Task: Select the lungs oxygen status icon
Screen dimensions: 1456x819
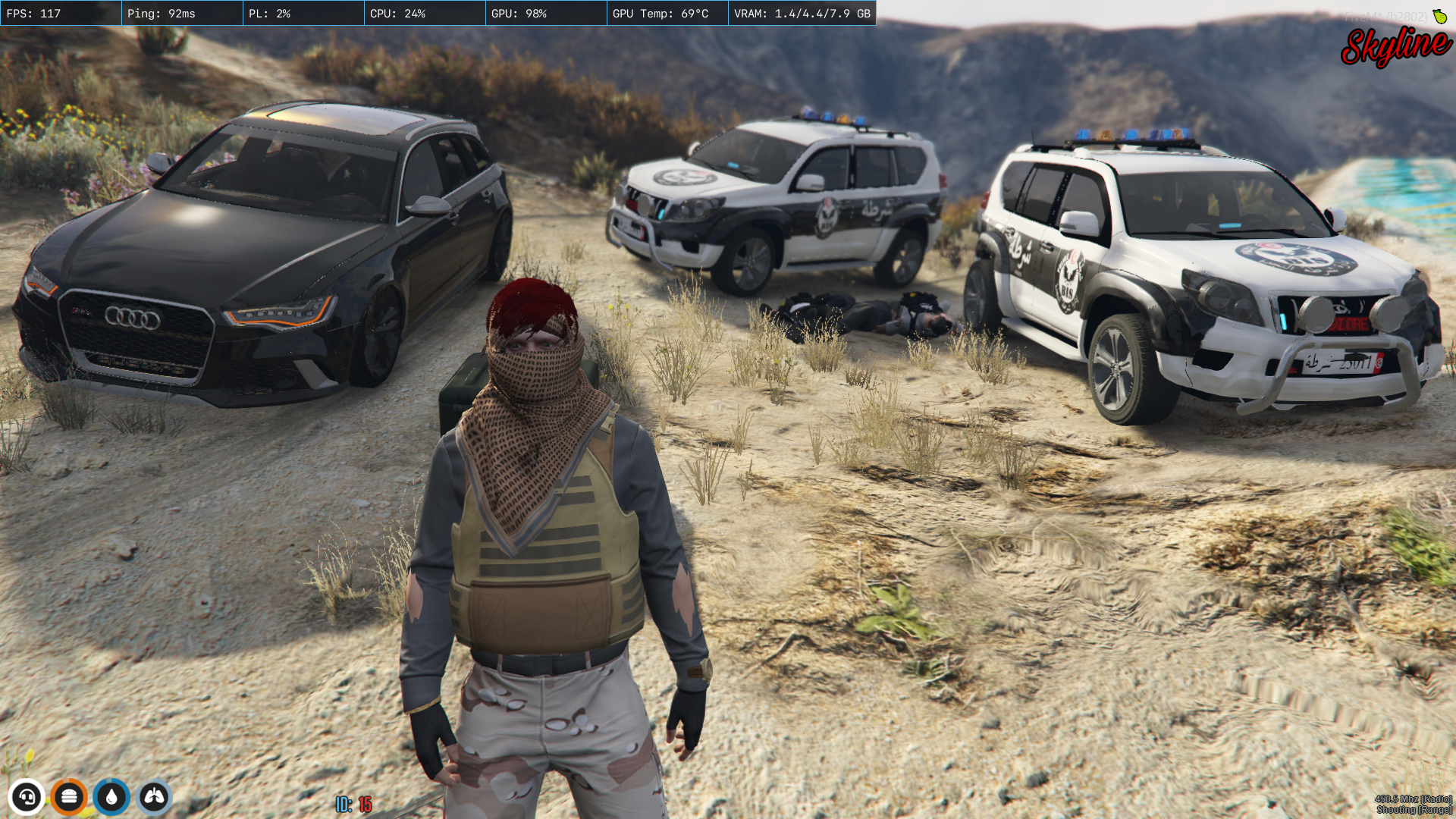Action: [x=155, y=797]
